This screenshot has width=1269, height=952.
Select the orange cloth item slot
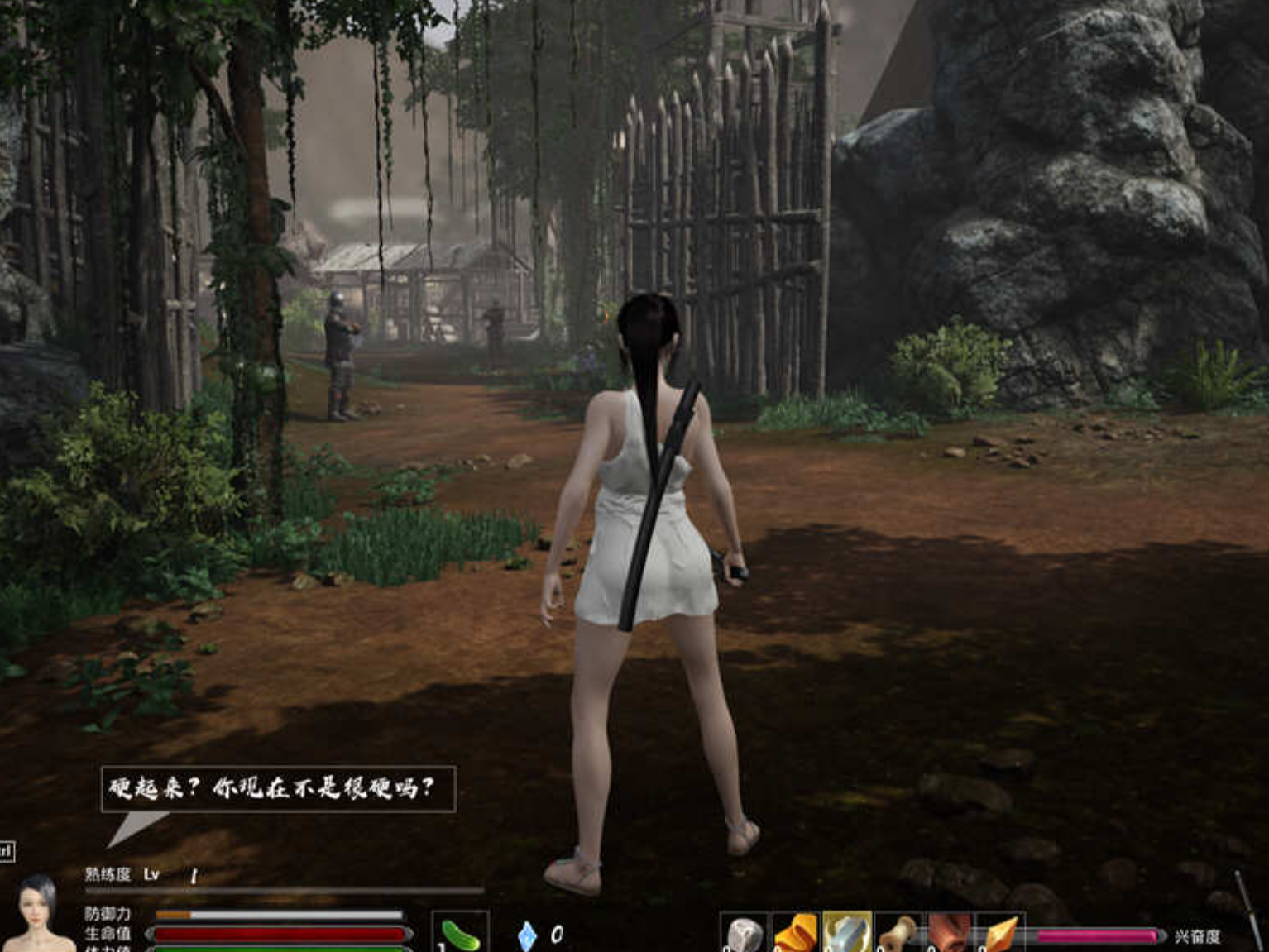(x=796, y=933)
